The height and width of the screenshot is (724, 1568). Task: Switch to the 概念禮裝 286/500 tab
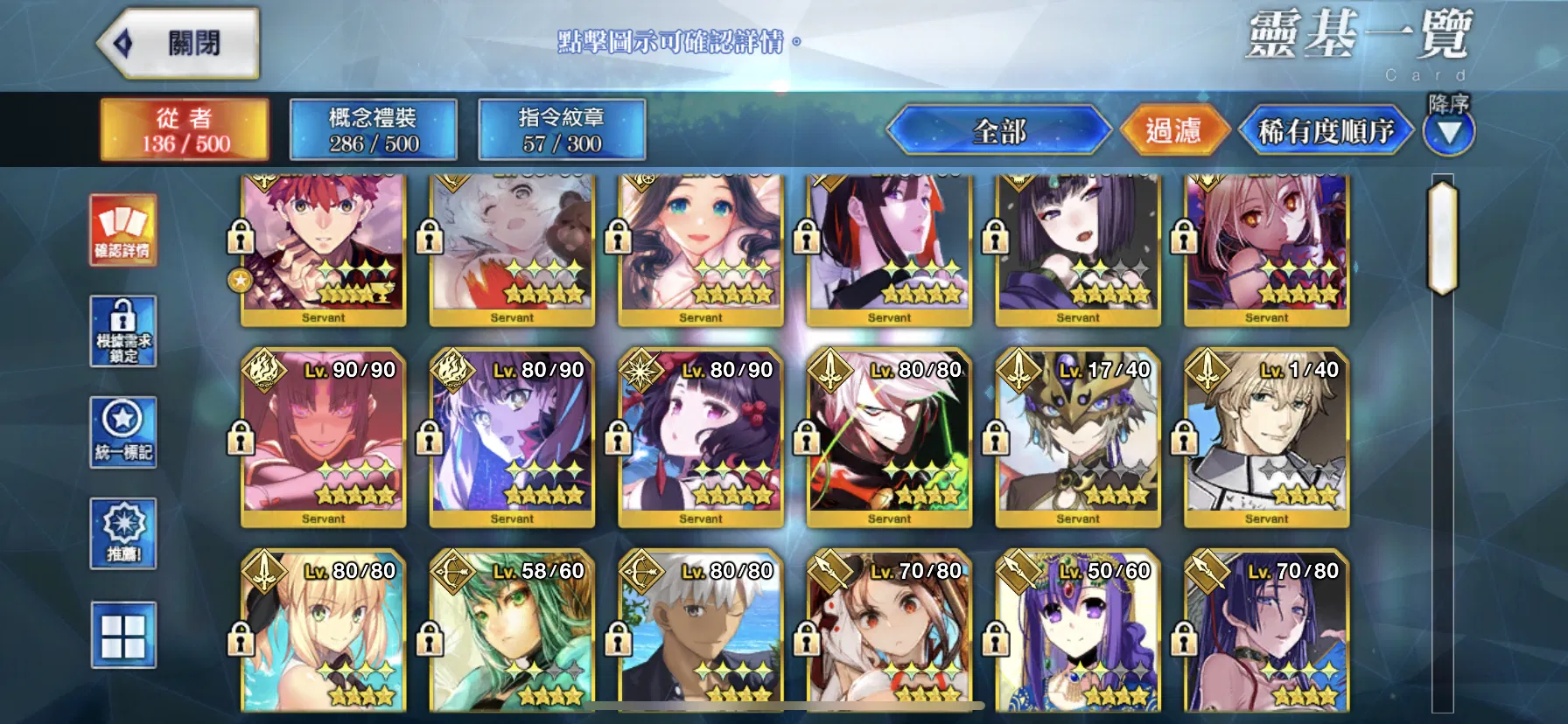point(374,129)
